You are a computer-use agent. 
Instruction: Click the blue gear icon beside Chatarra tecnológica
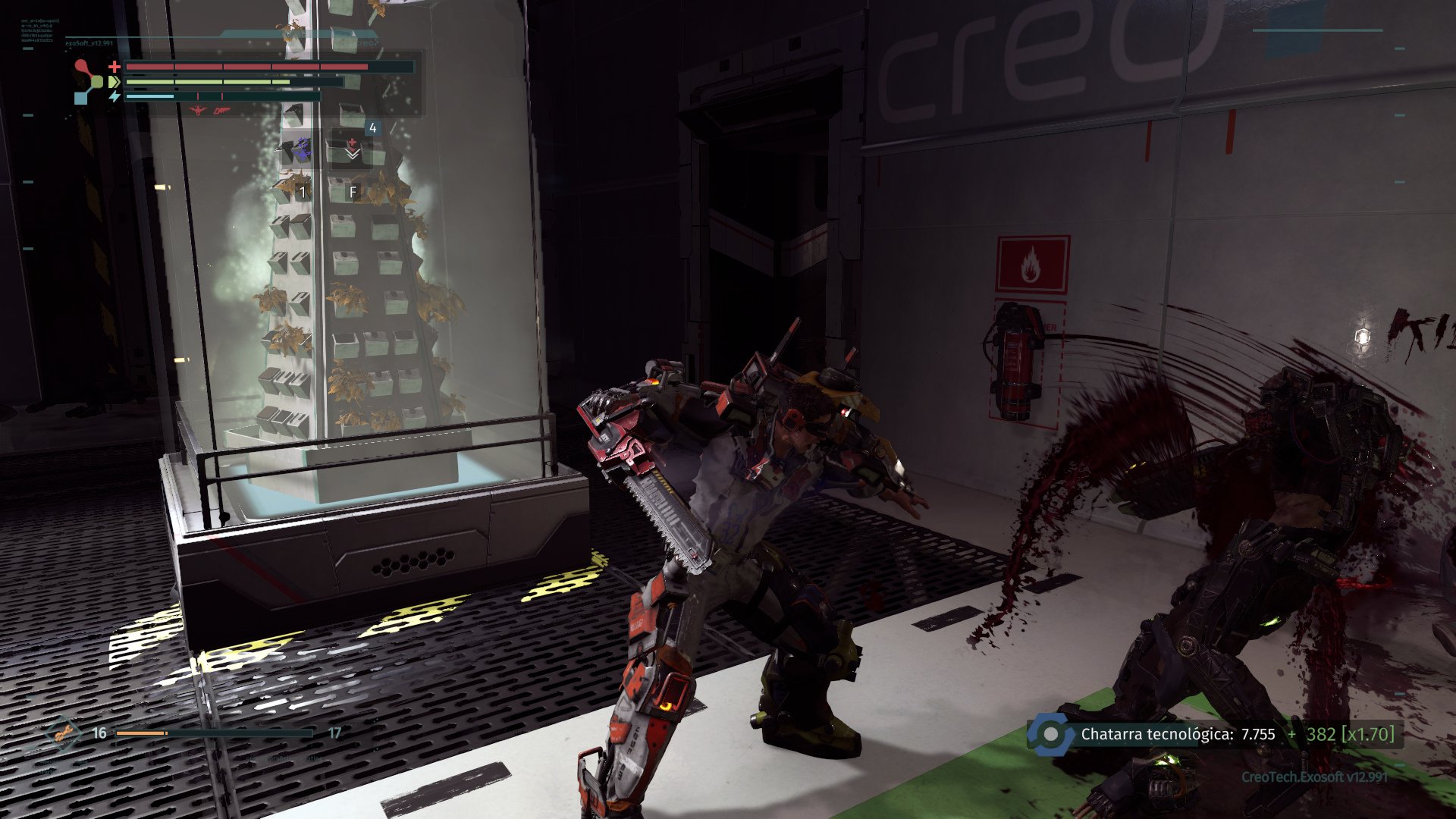coord(1050,734)
